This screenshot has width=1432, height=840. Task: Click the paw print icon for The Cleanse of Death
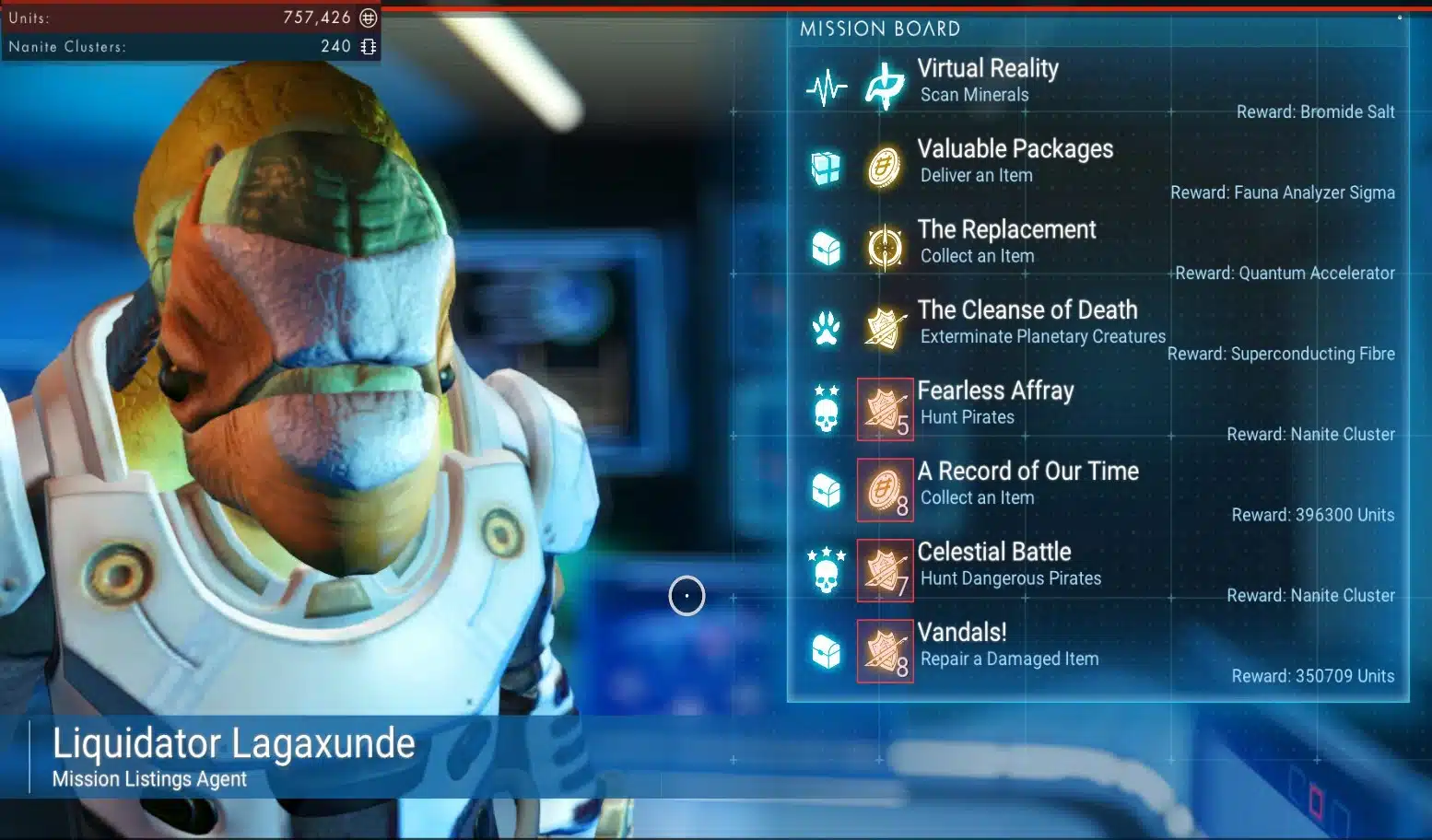point(827,326)
